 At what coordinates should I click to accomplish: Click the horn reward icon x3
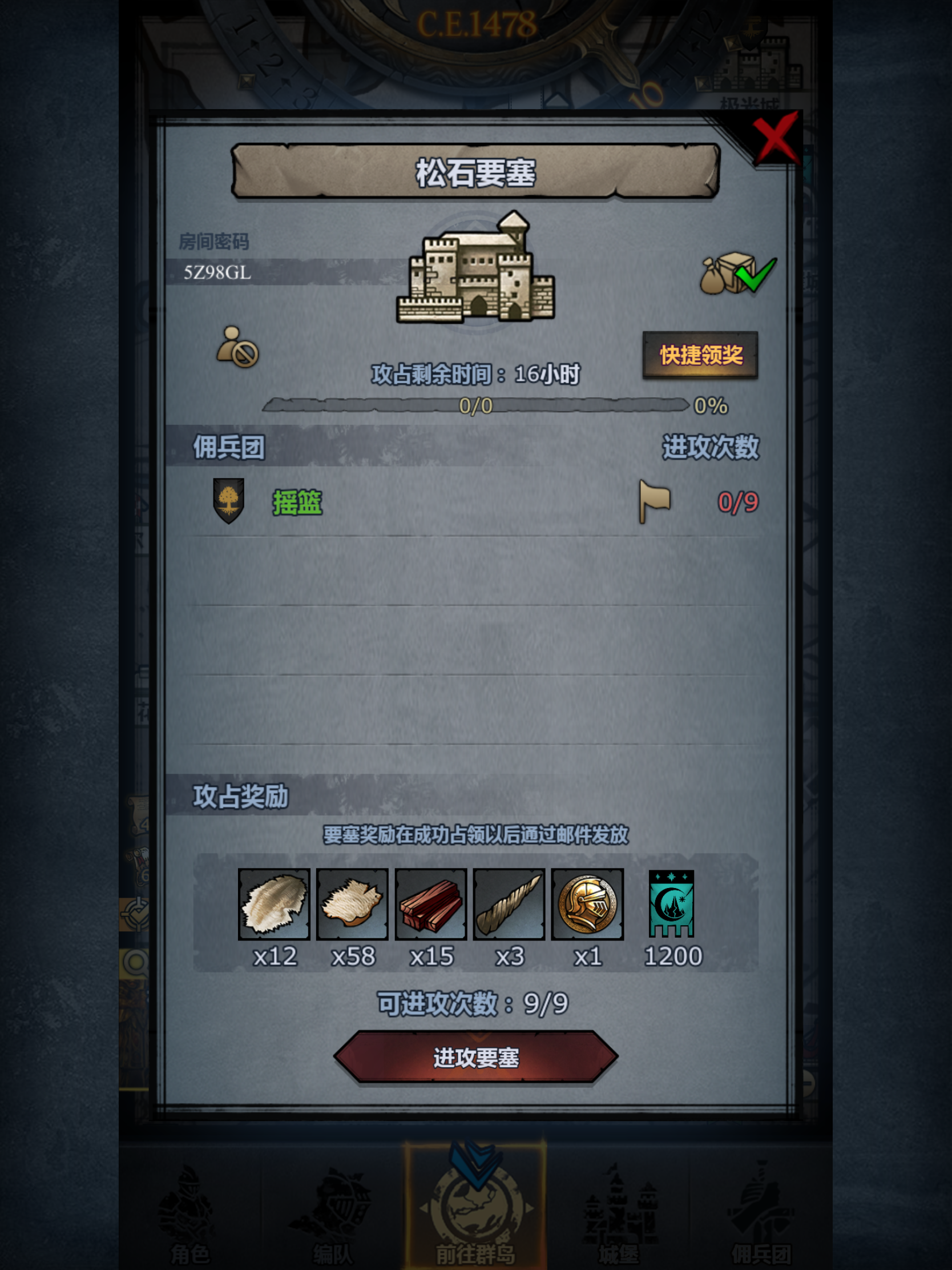510,903
